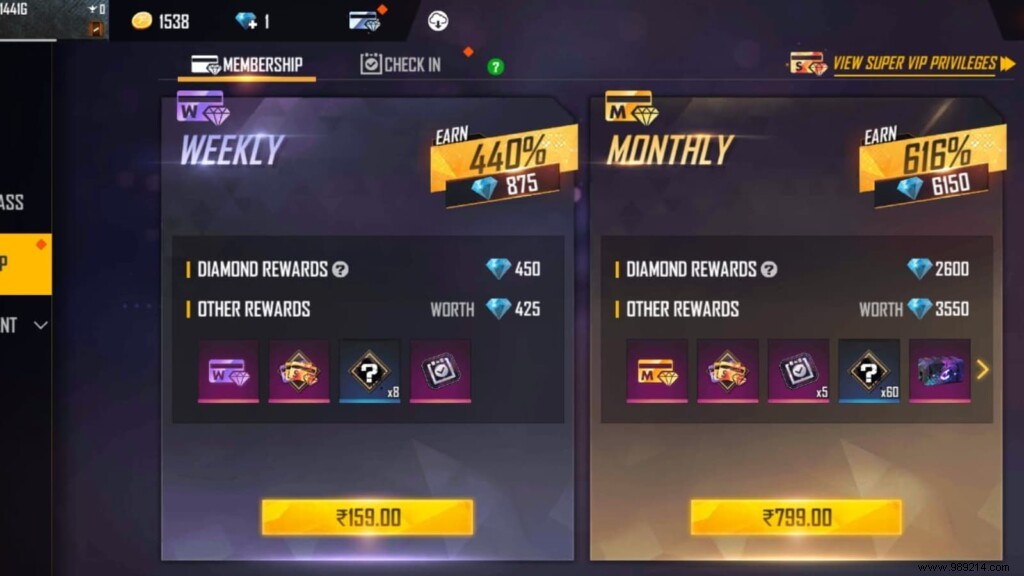Open the diamond top-up at the top
This screenshot has width=1024, height=576.
pyautogui.click(x=251, y=21)
